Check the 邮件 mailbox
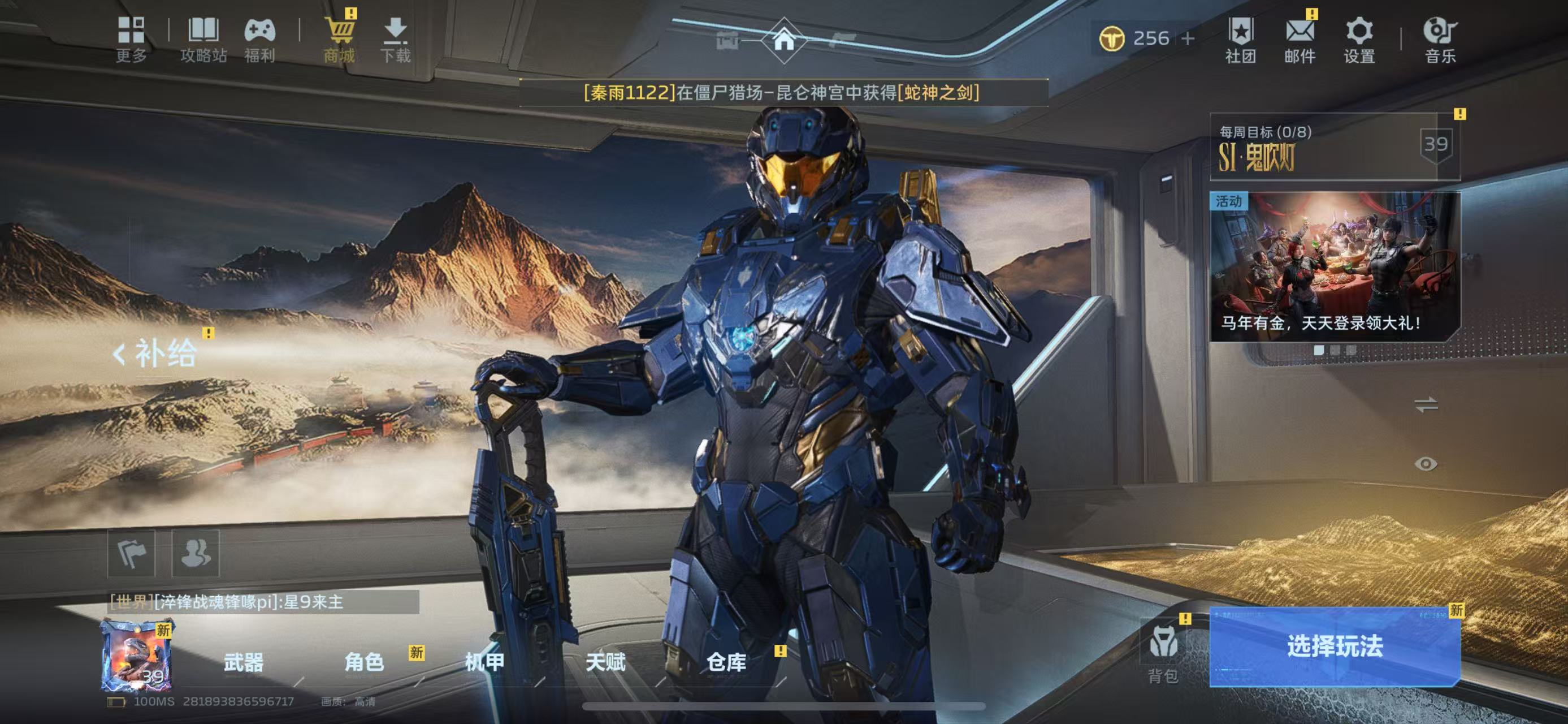The width and height of the screenshot is (1568, 724). (x=1300, y=40)
